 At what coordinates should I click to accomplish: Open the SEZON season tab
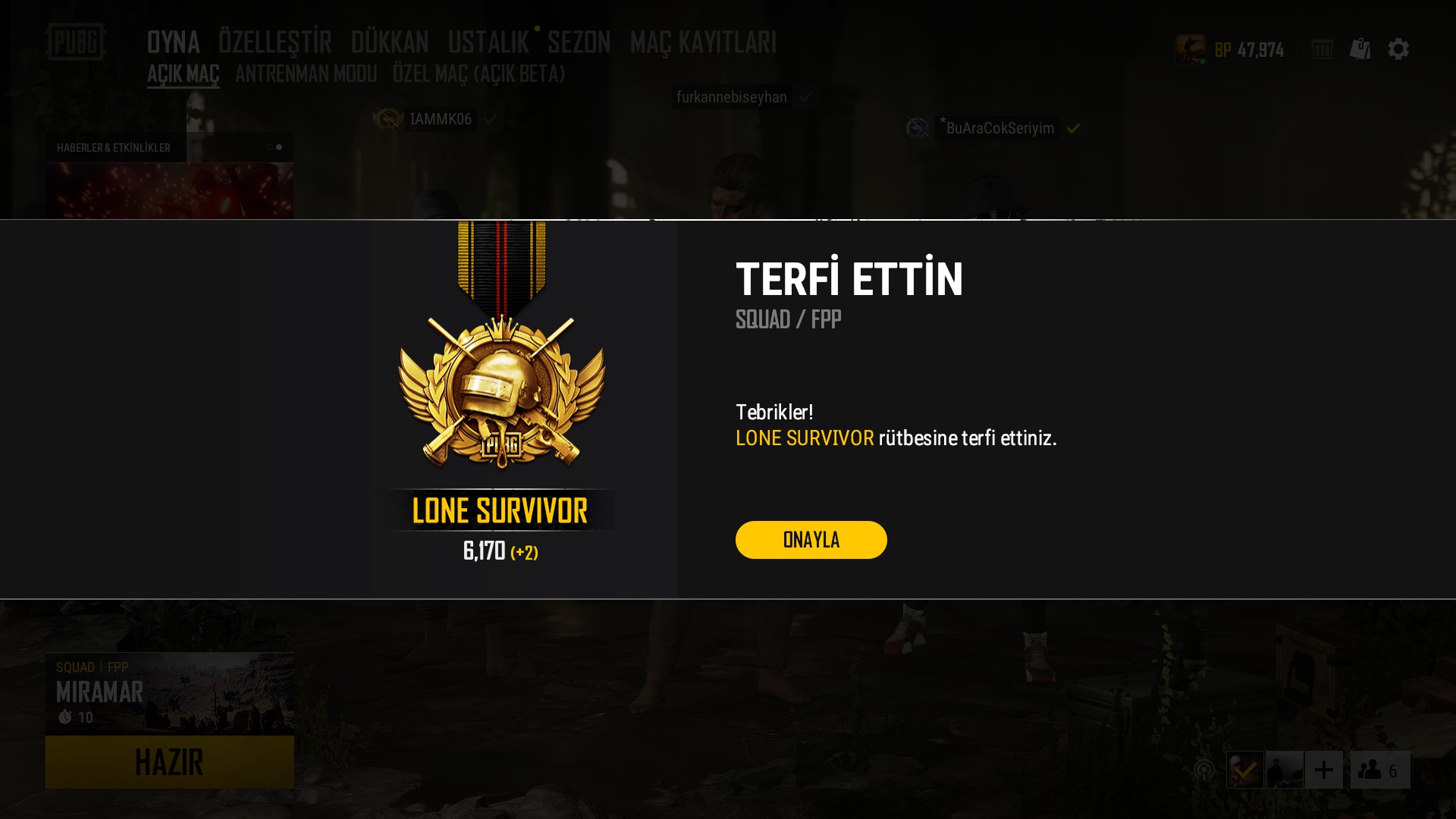(579, 42)
